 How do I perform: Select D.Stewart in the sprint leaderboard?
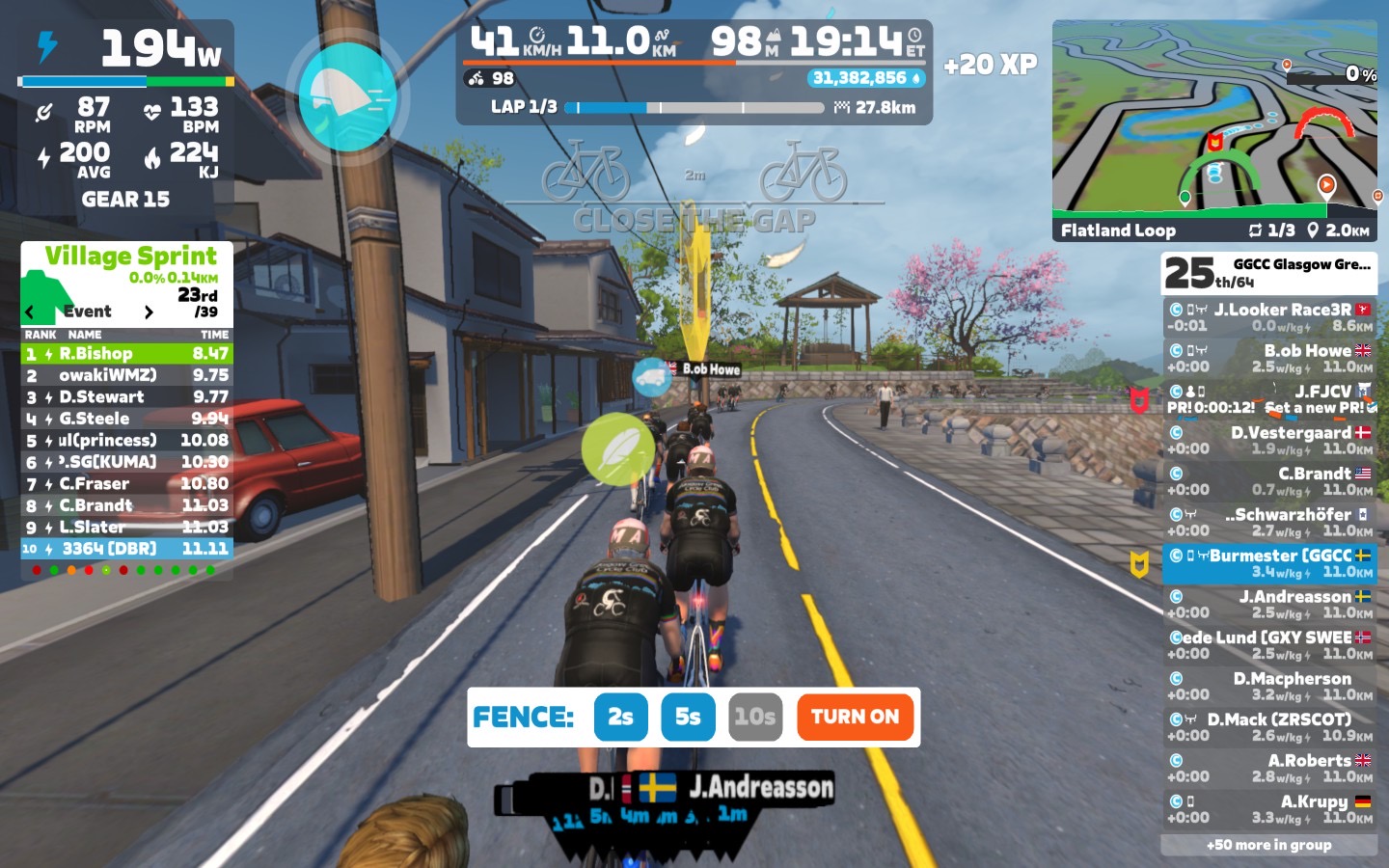tap(126, 397)
